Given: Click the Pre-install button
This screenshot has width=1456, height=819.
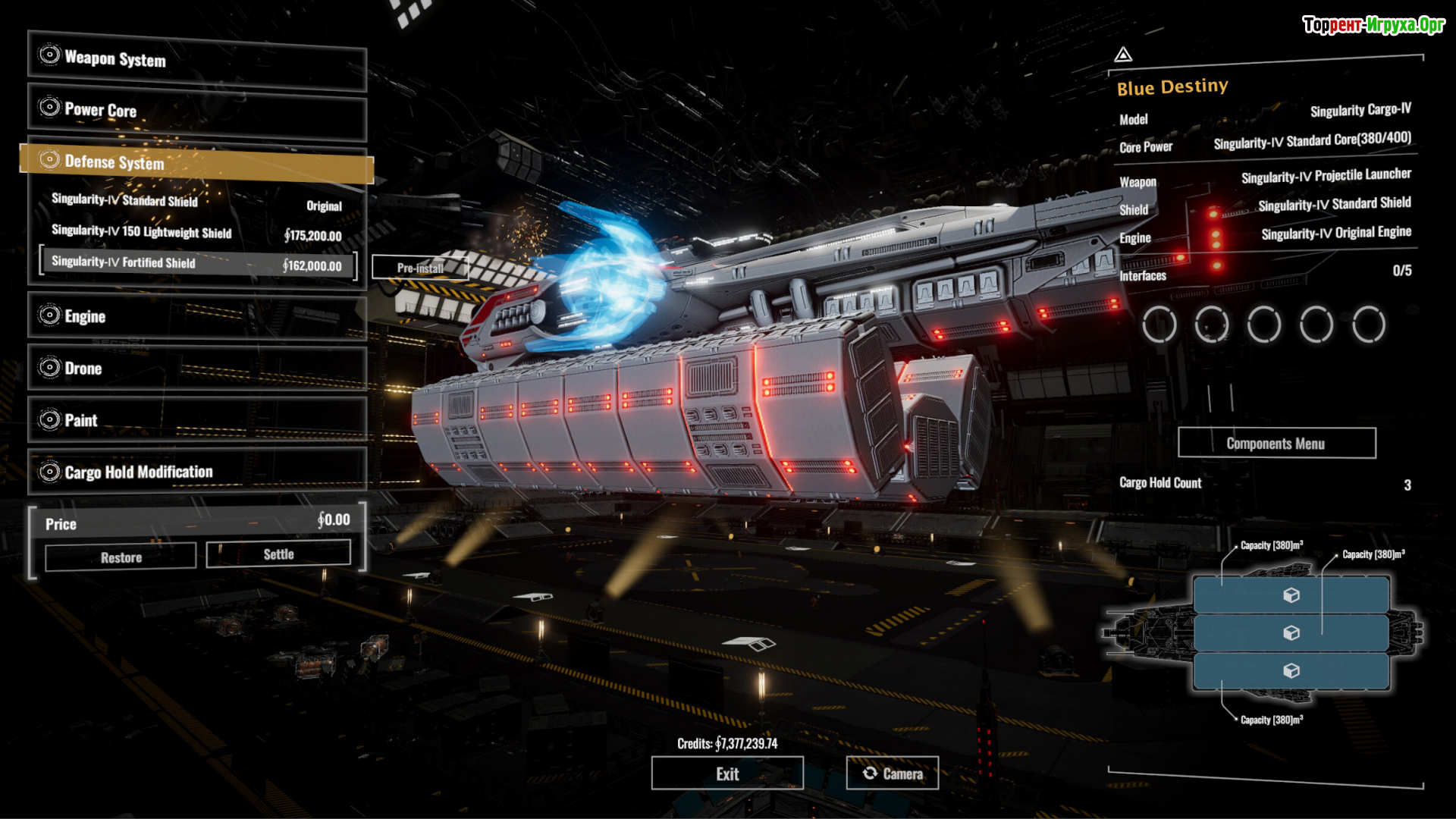Looking at the screenshot, I should tap(420, 268).
